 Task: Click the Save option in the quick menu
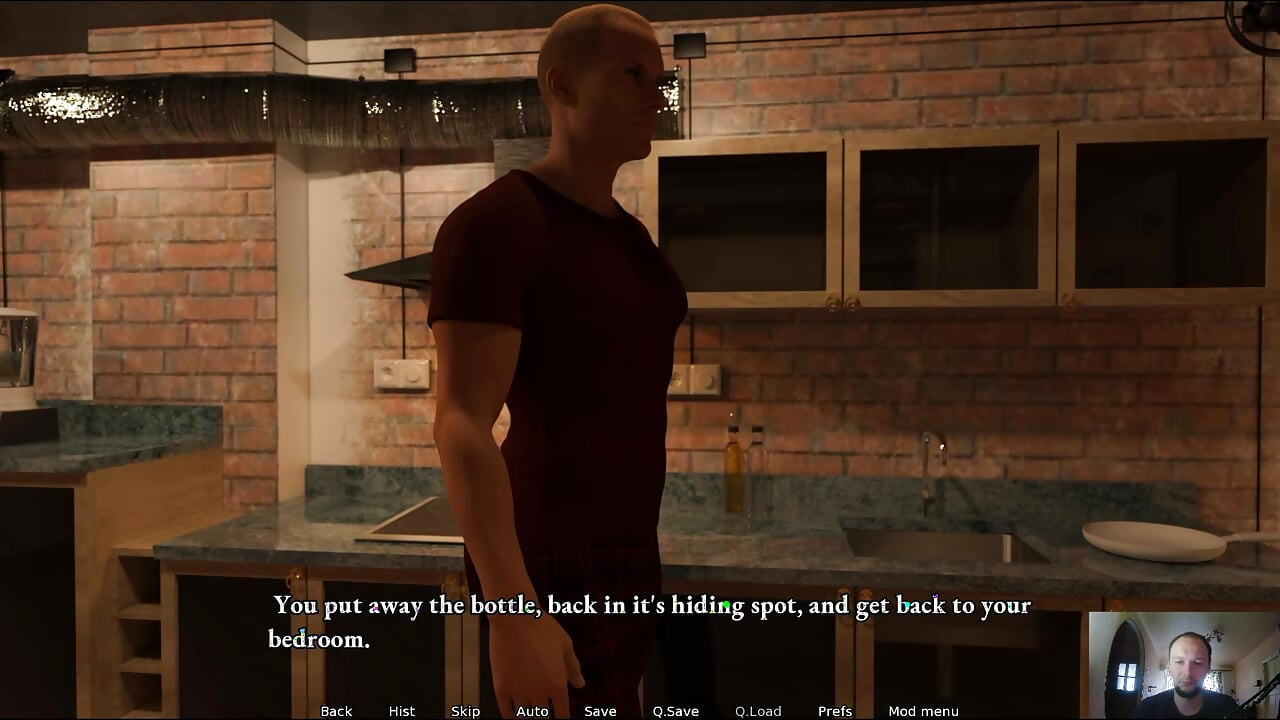(599, 710)
